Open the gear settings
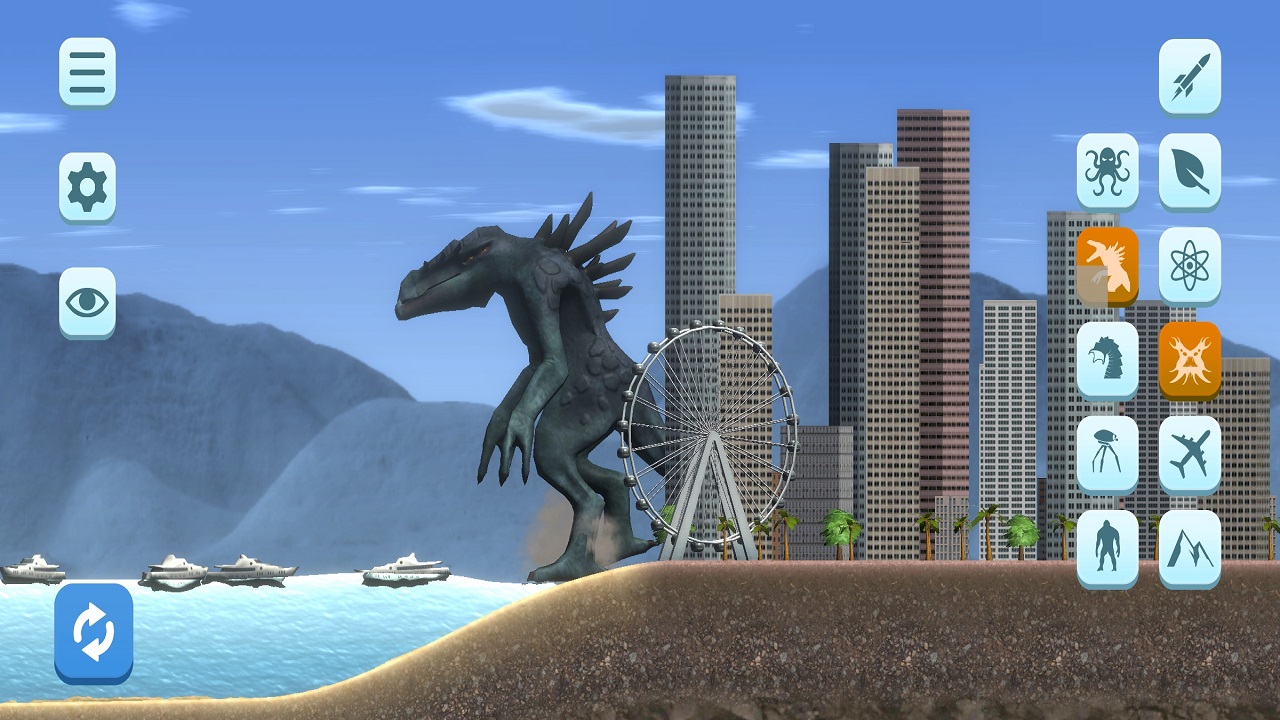 point(87,186)
